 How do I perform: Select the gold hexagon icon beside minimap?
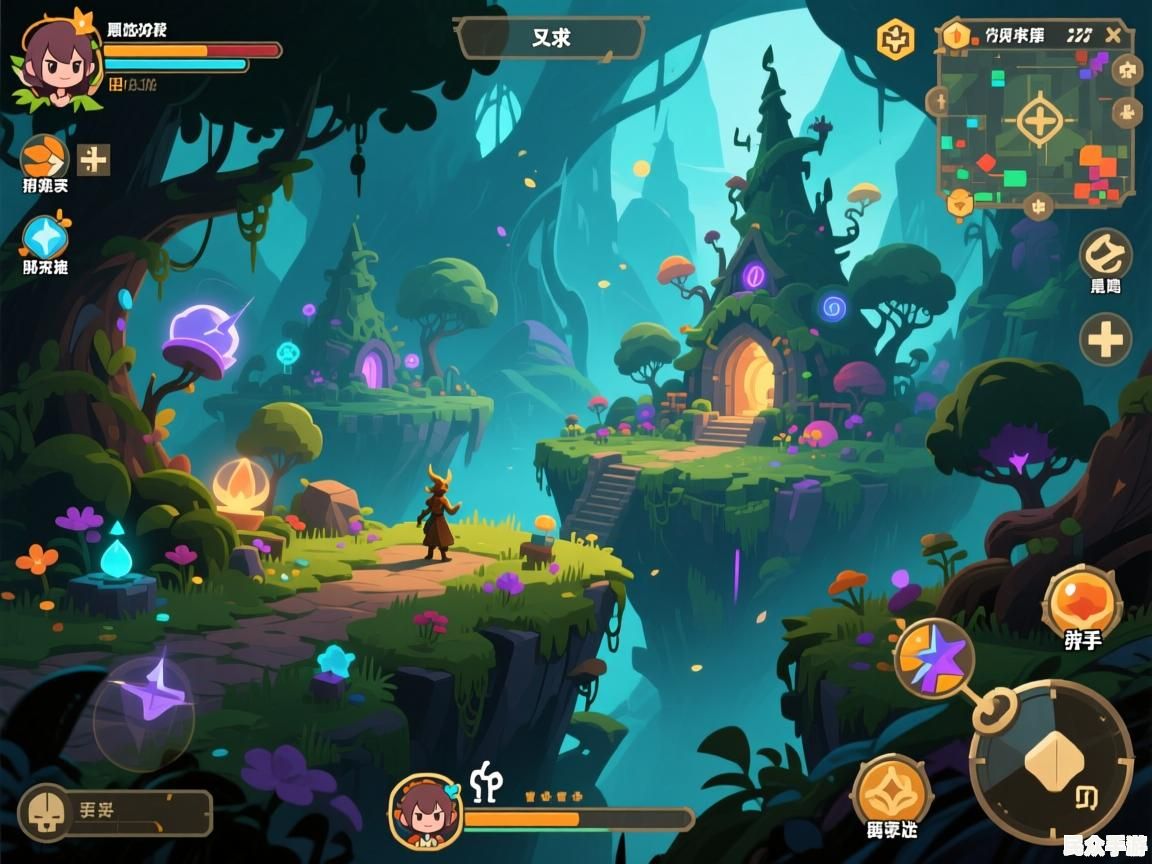895,40
